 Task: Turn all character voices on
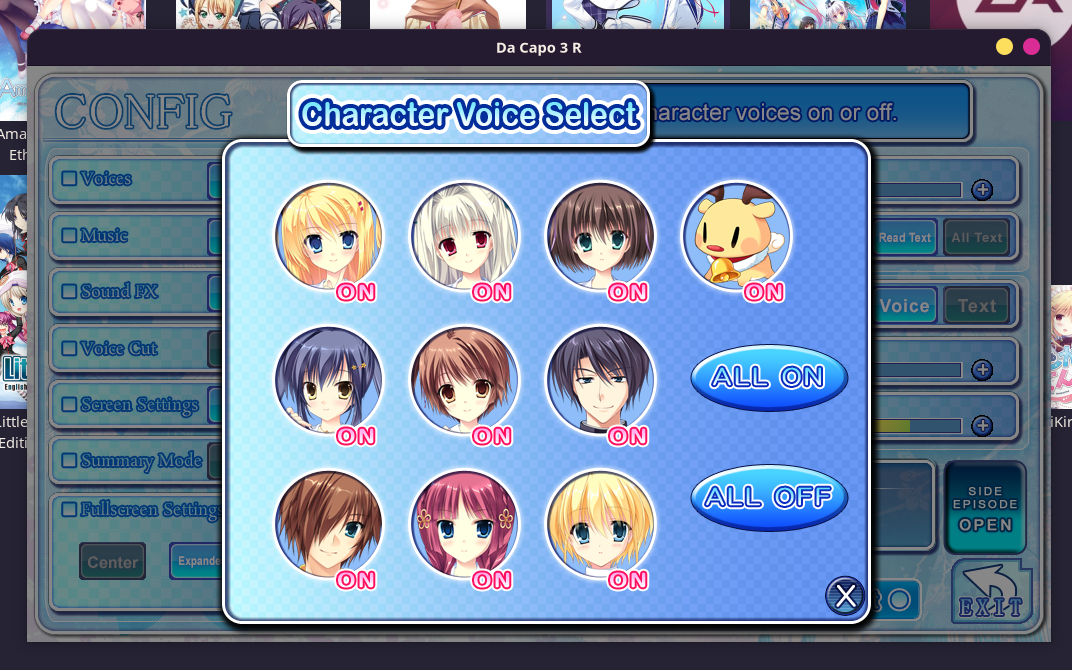(x=769, y=377)
